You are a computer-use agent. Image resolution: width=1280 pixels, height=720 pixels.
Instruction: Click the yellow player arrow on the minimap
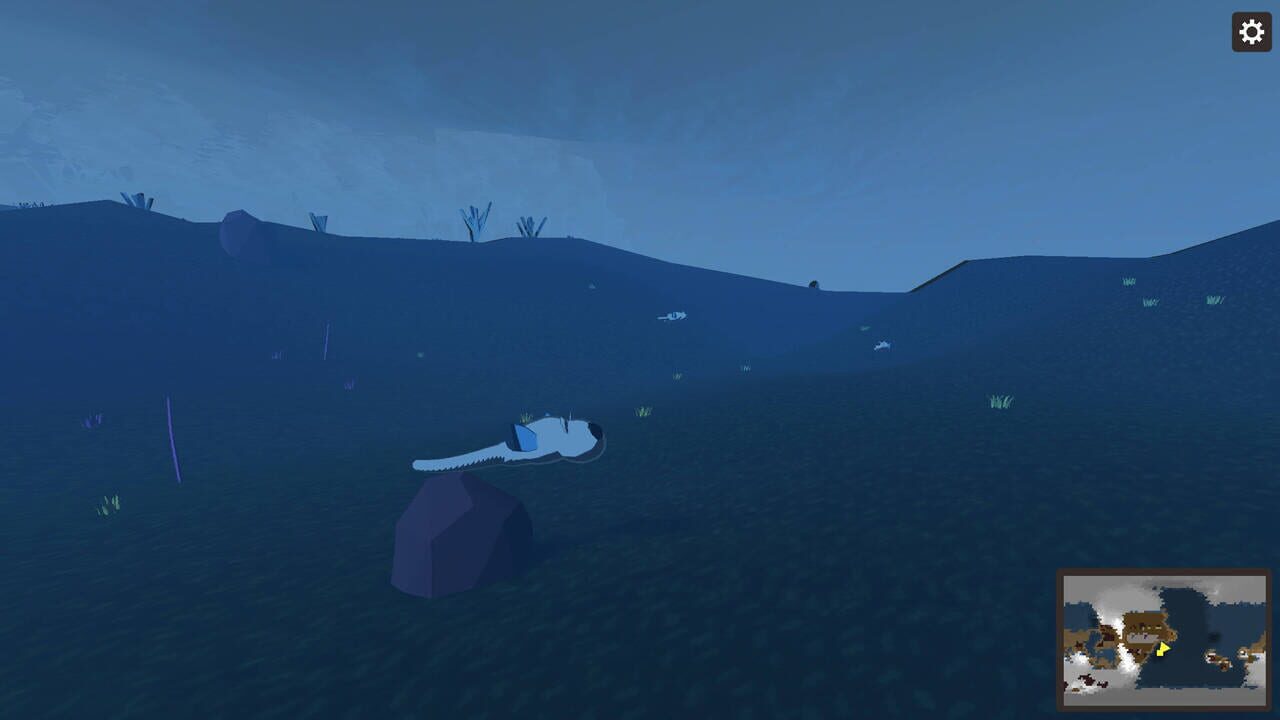pos(1162,650)
